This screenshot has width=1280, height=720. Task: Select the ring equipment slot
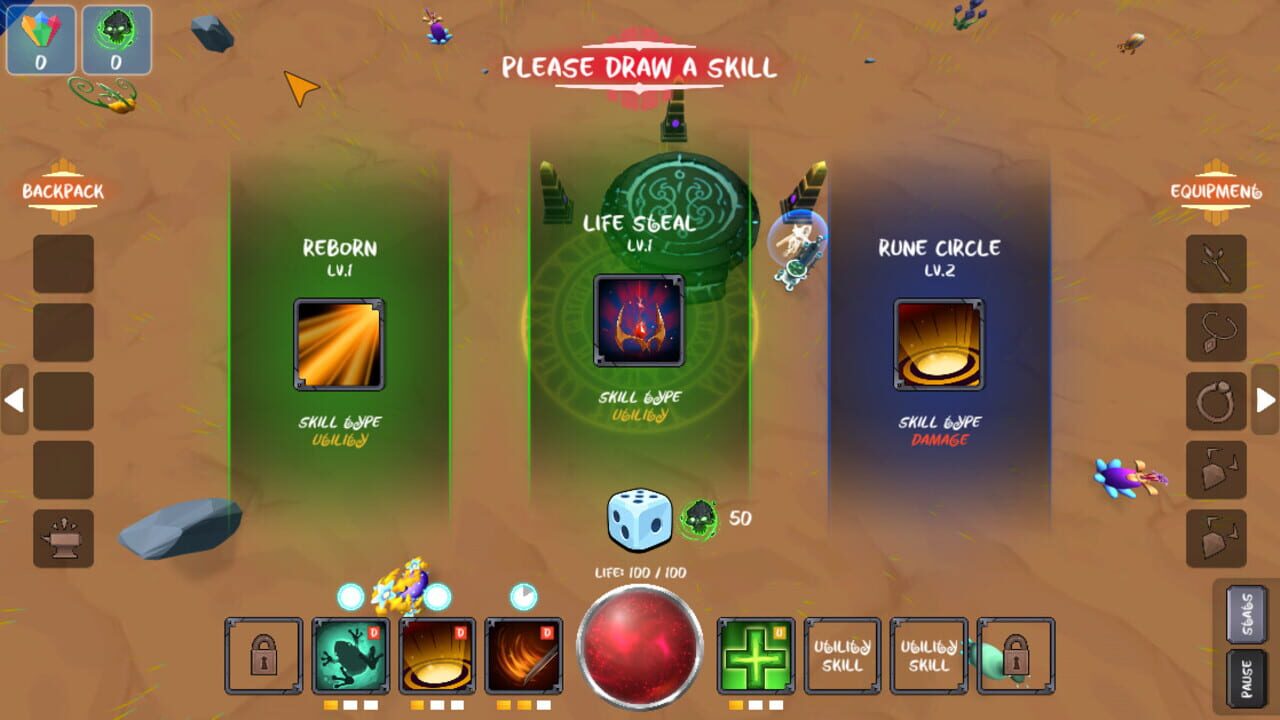pyautogui.click(x=1213, y=398)
